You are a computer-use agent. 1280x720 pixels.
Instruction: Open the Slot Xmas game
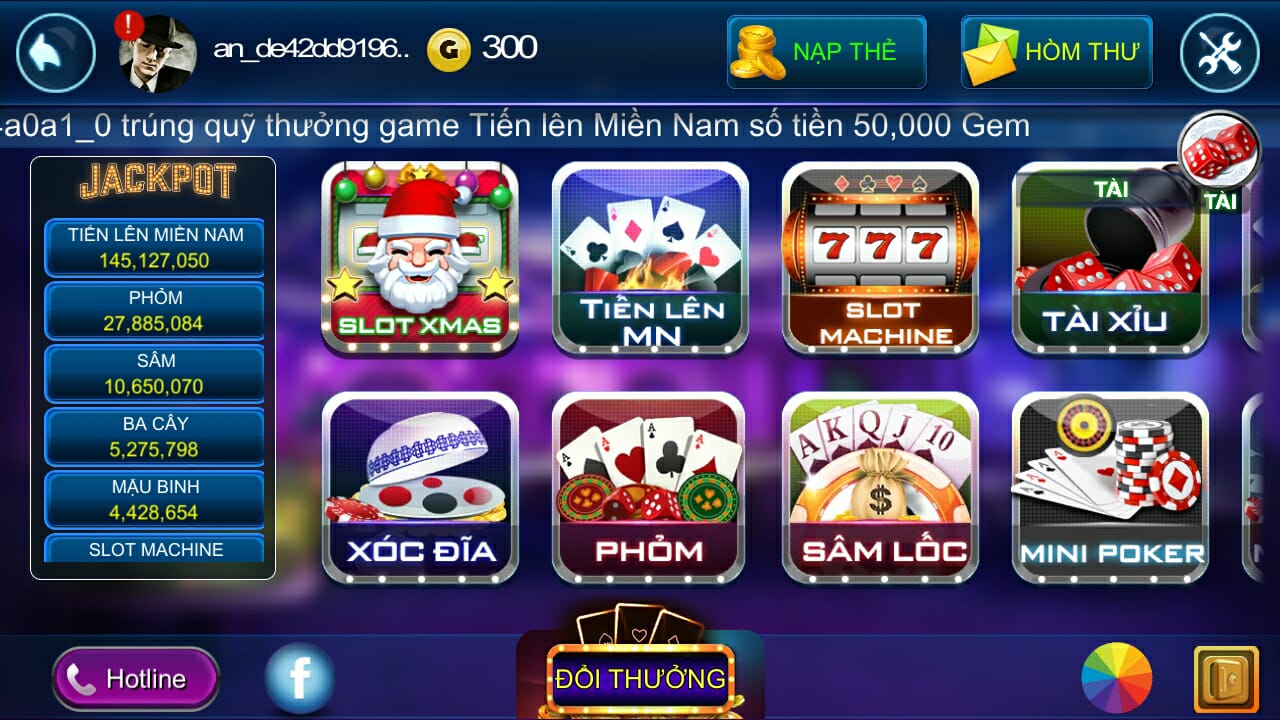419,258
